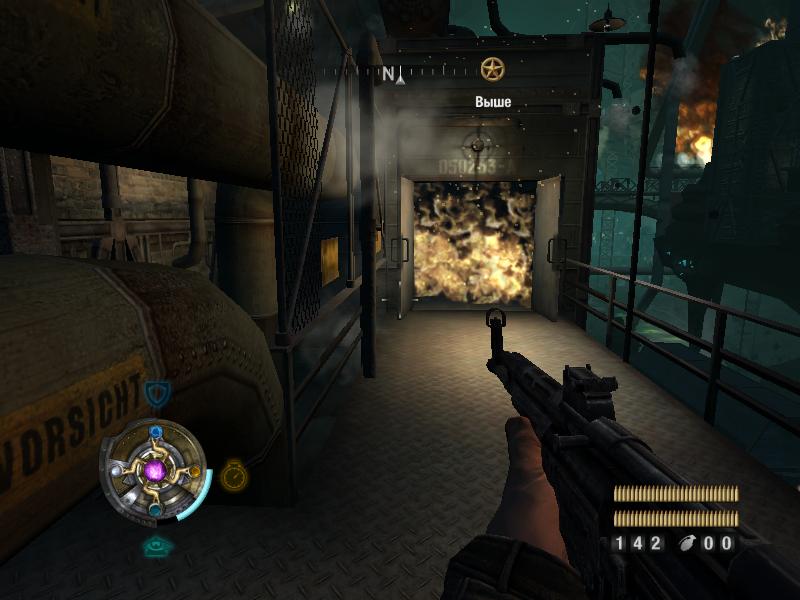
Task: Select the teal power icon below the medallion
Action: [x=155, y=546]
